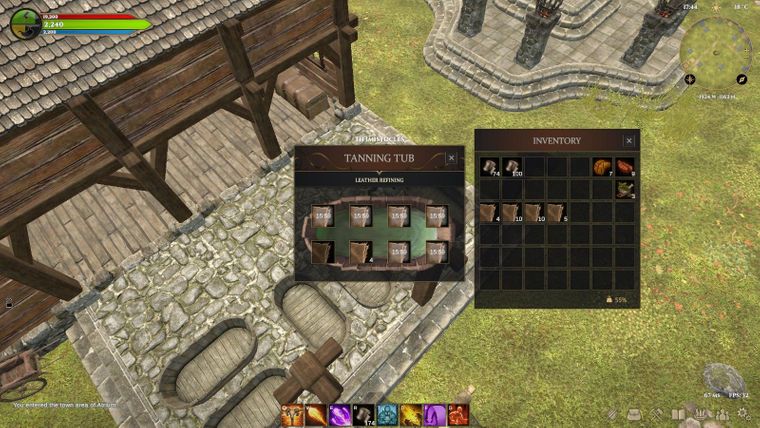Open the minimap

point(713,45)
